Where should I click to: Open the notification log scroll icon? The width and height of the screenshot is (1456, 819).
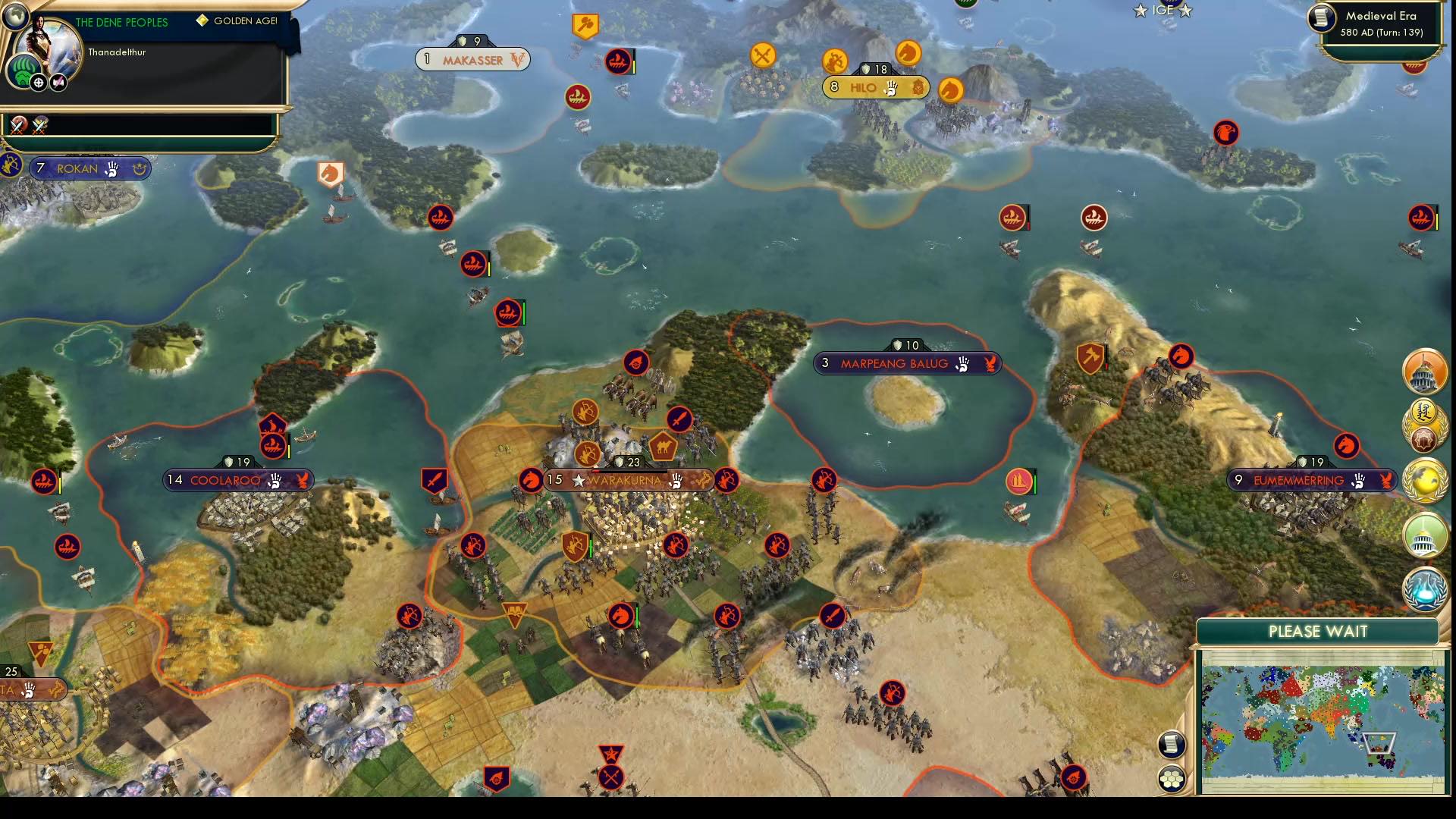(x=1171, y=744)
